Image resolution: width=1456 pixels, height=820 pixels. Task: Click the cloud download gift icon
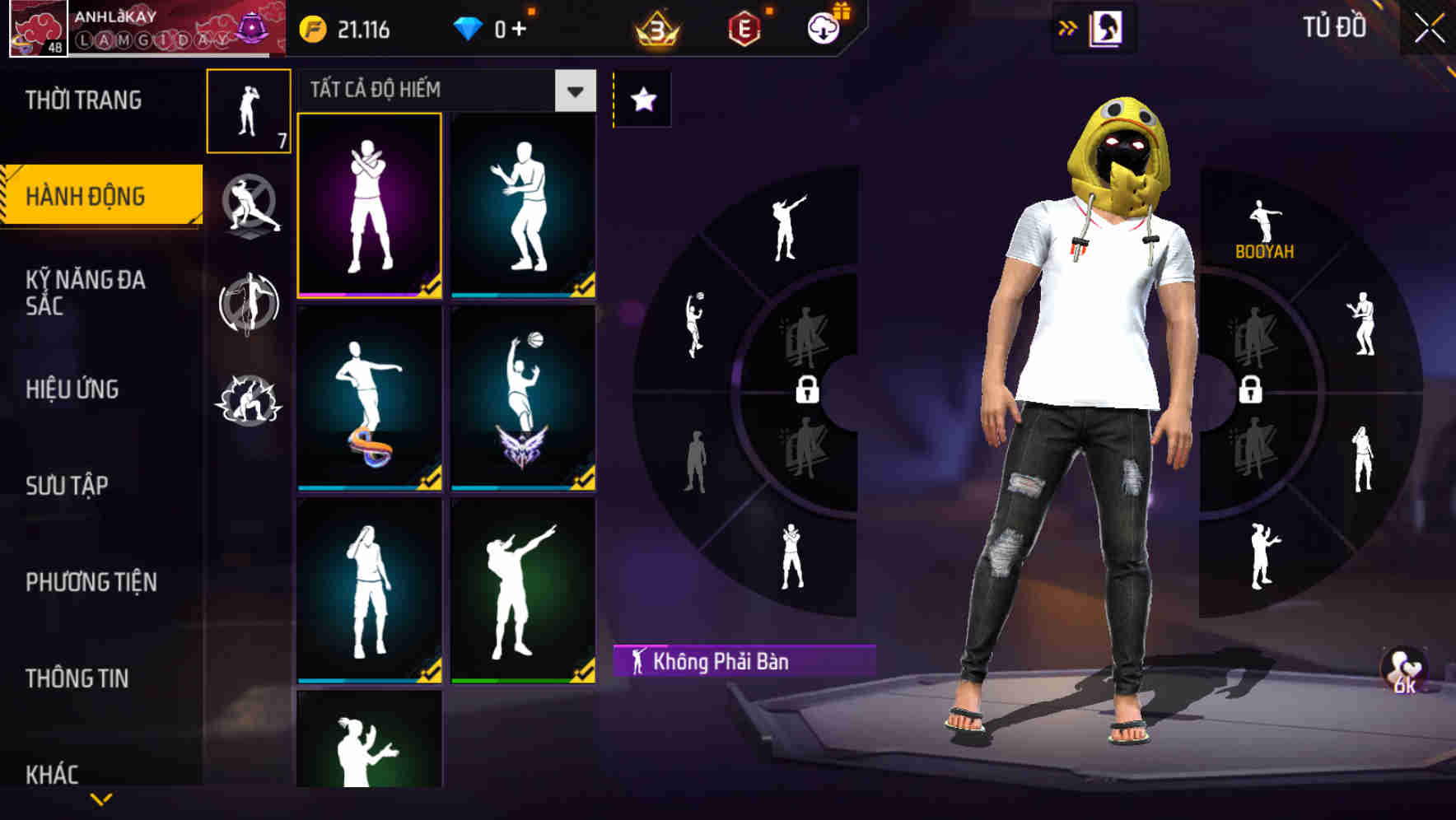825,28
